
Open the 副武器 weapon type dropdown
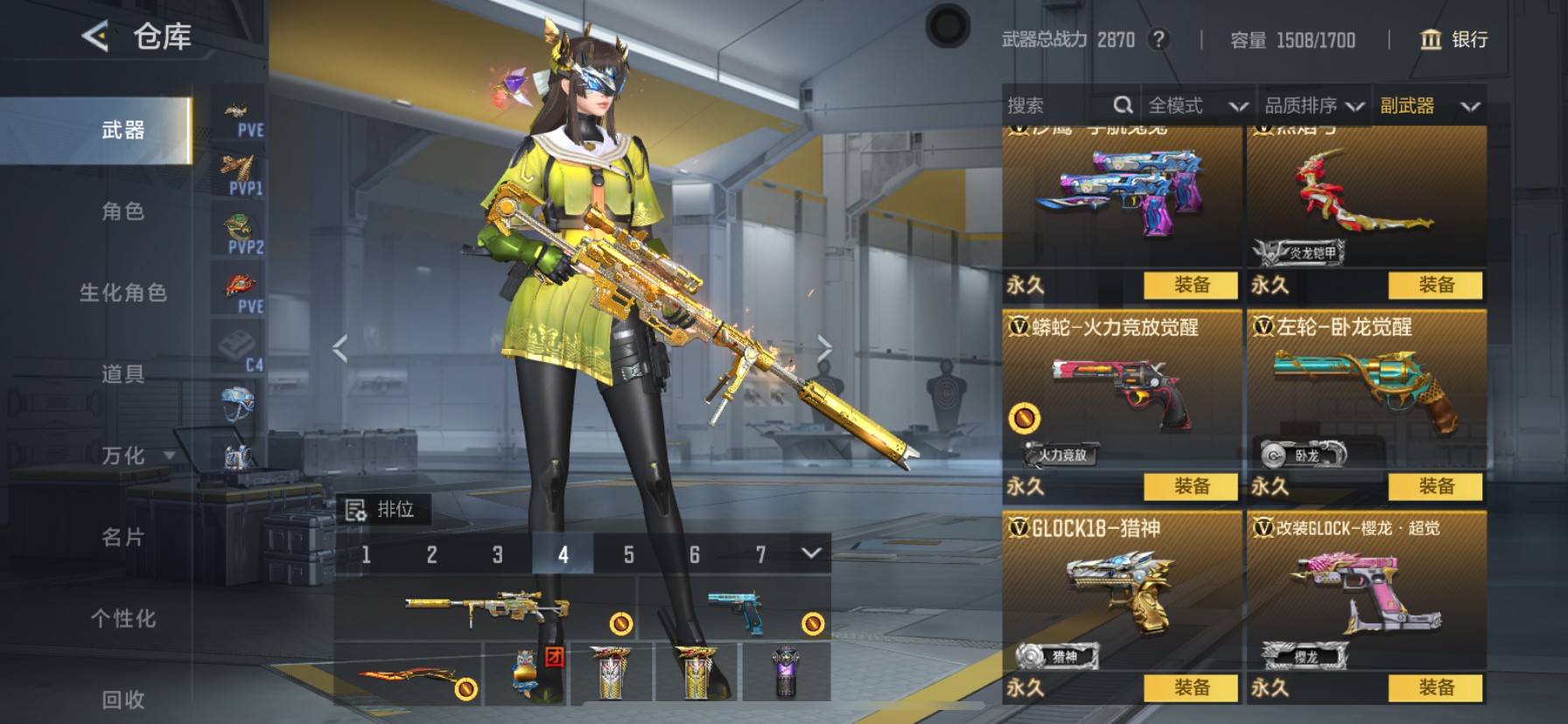point(1430,106)
